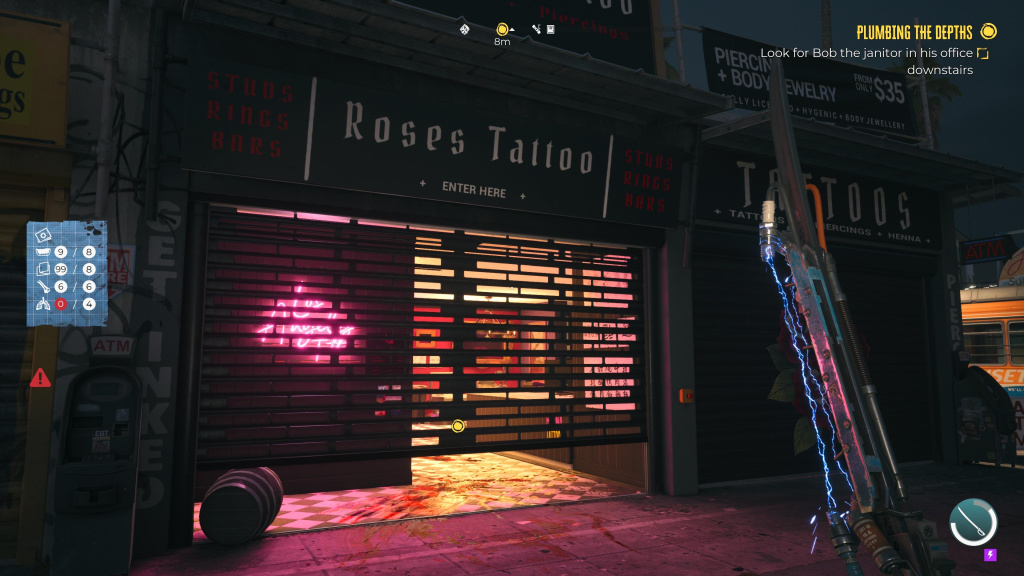
Task: Click the red warning triangle icon
Action: [x=40, y=378]
